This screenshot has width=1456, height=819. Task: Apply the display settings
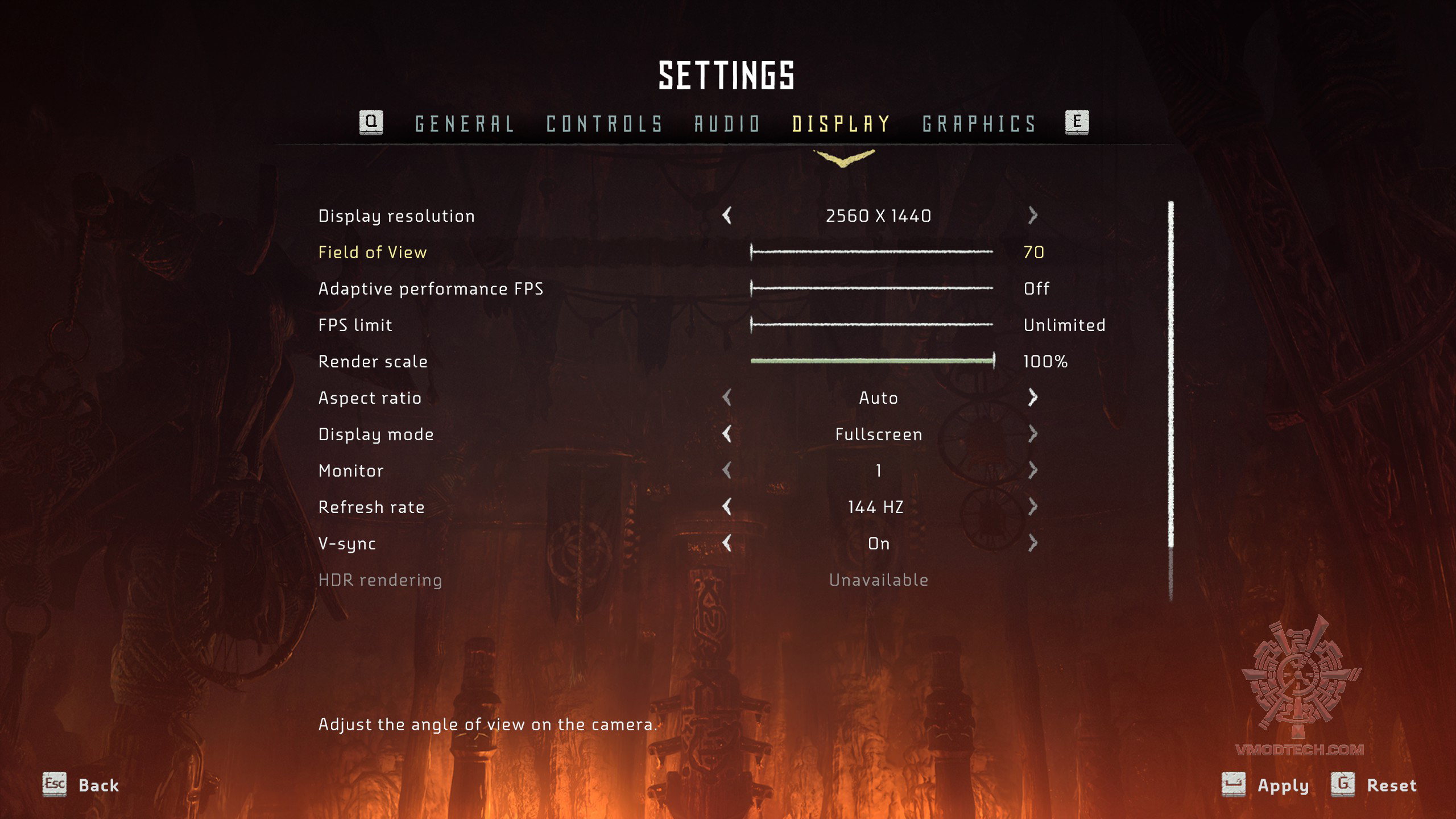click(1266, 785)
